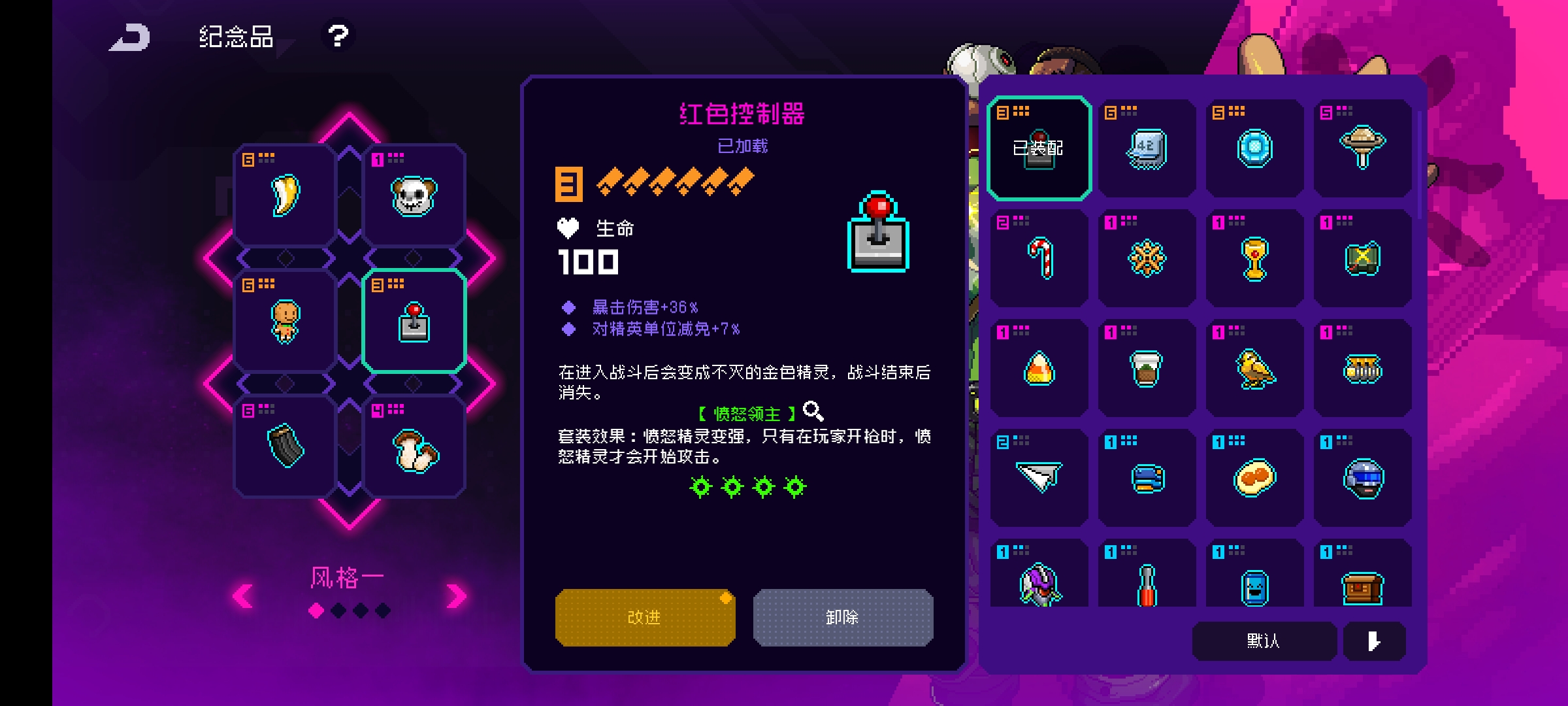Choose the candy cane souvenir
The width and height of the screenshot is (1568, 706).
tap(1039, 258)
